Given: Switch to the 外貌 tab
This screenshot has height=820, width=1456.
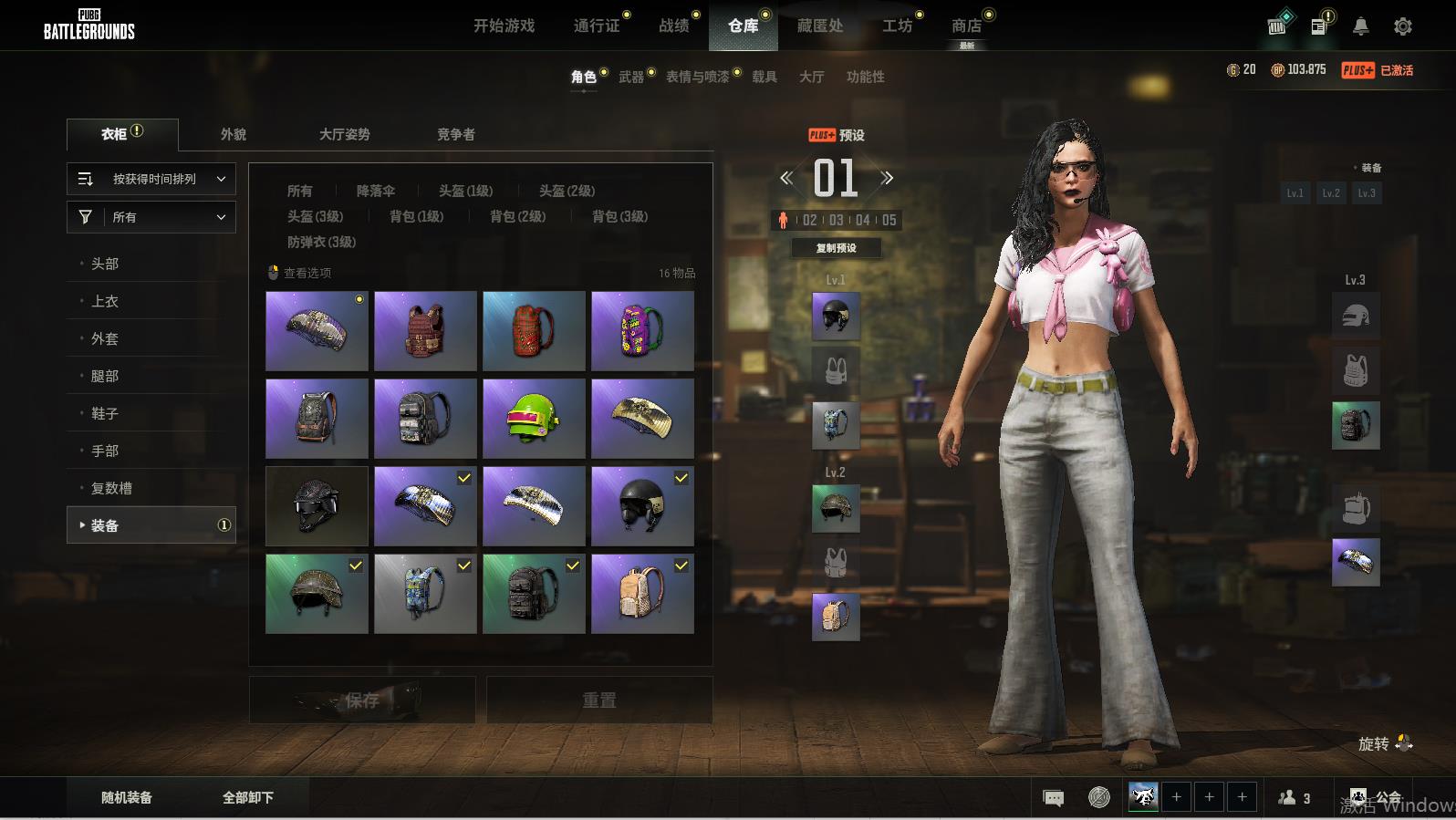Looking at the screenshot, I should [x=233, y=134].
